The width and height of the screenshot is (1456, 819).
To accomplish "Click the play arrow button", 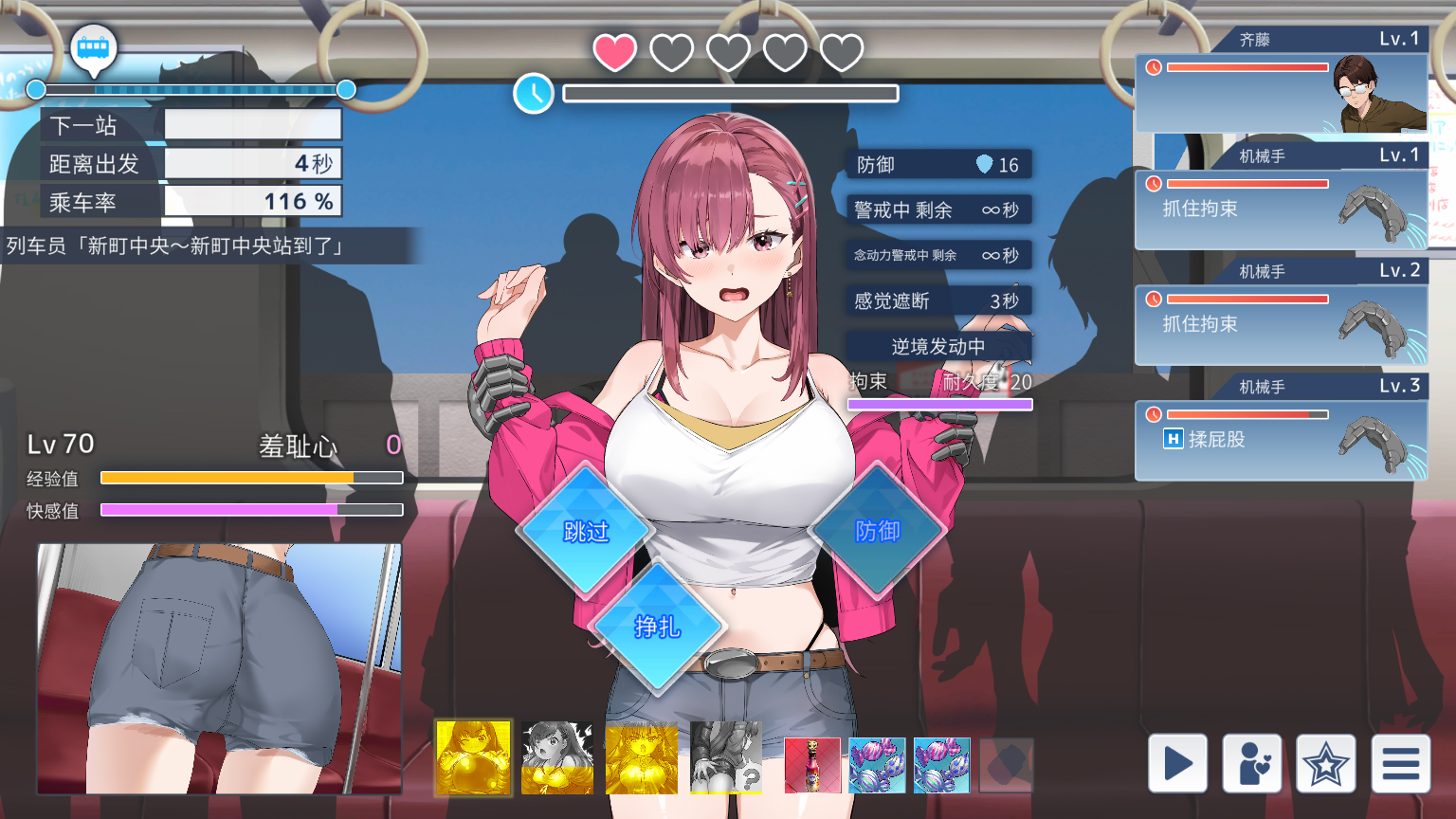I will (x=1177, y=763).
